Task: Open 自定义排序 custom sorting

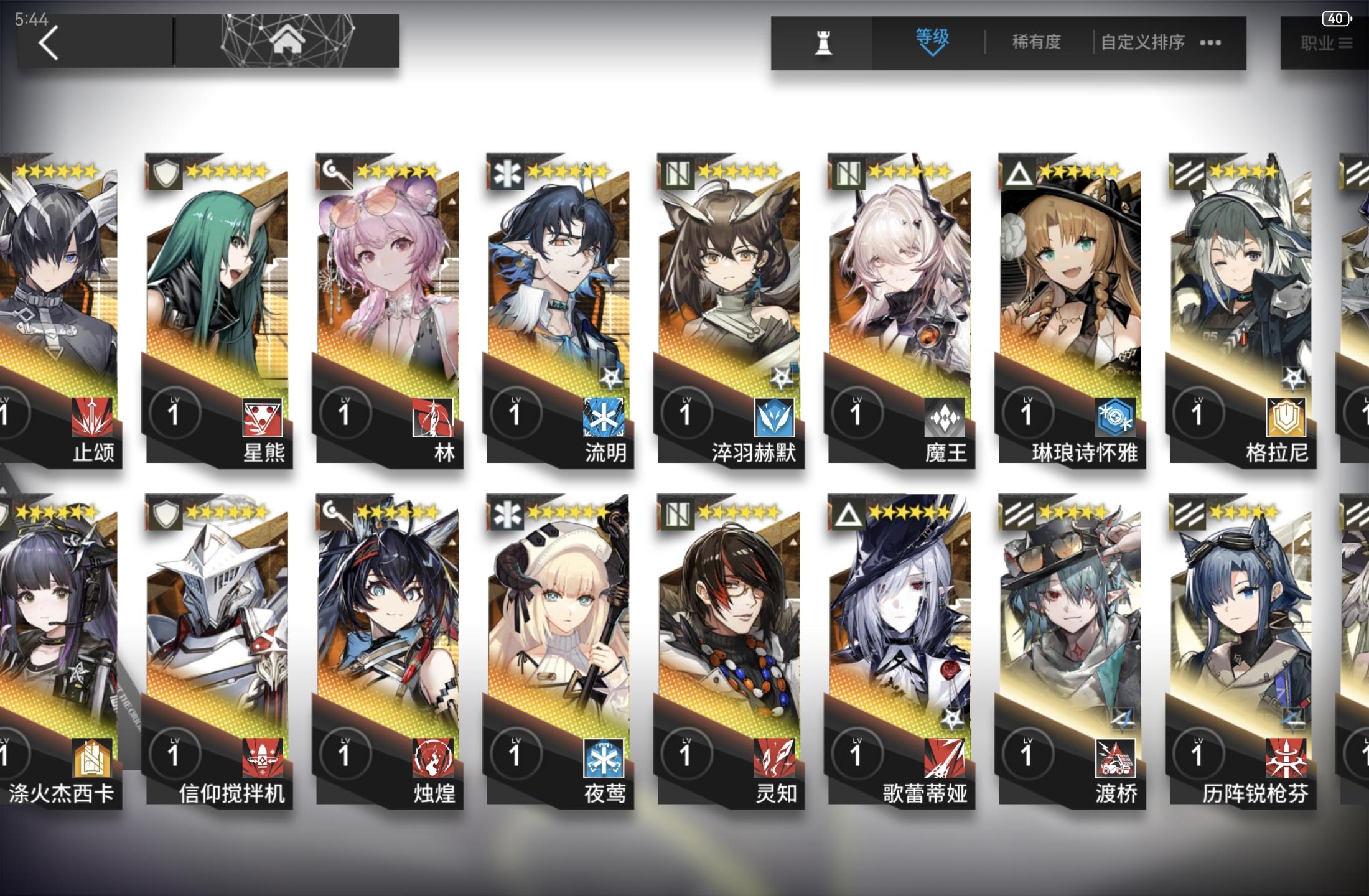Action: (1142, 42)
